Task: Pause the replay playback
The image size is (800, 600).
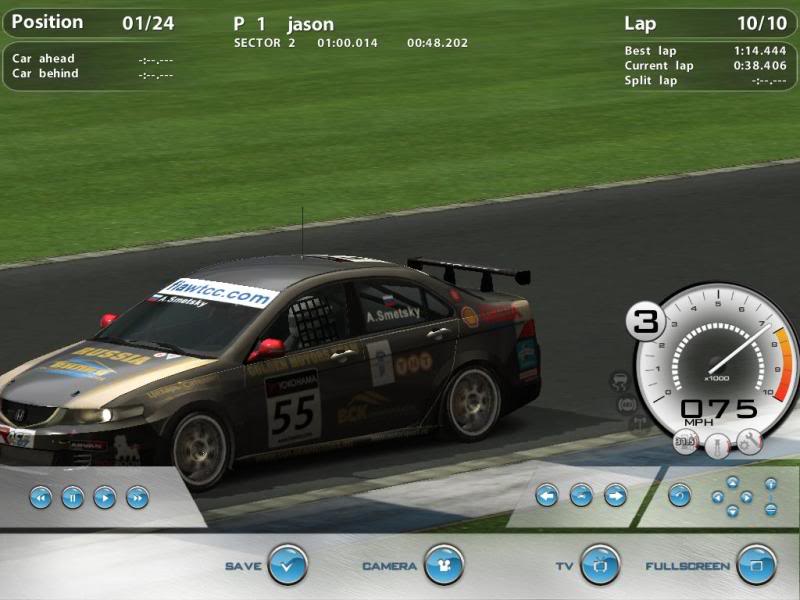Action: 72,496
